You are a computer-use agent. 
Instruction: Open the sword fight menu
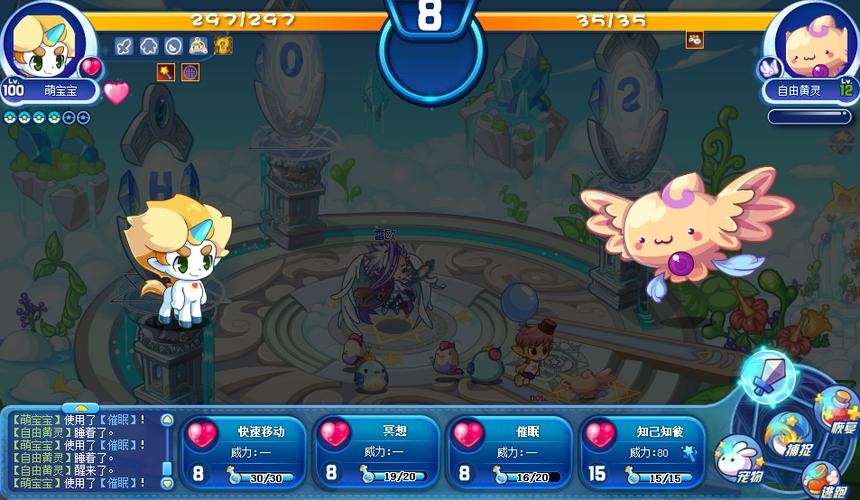[x=768, y=378]
